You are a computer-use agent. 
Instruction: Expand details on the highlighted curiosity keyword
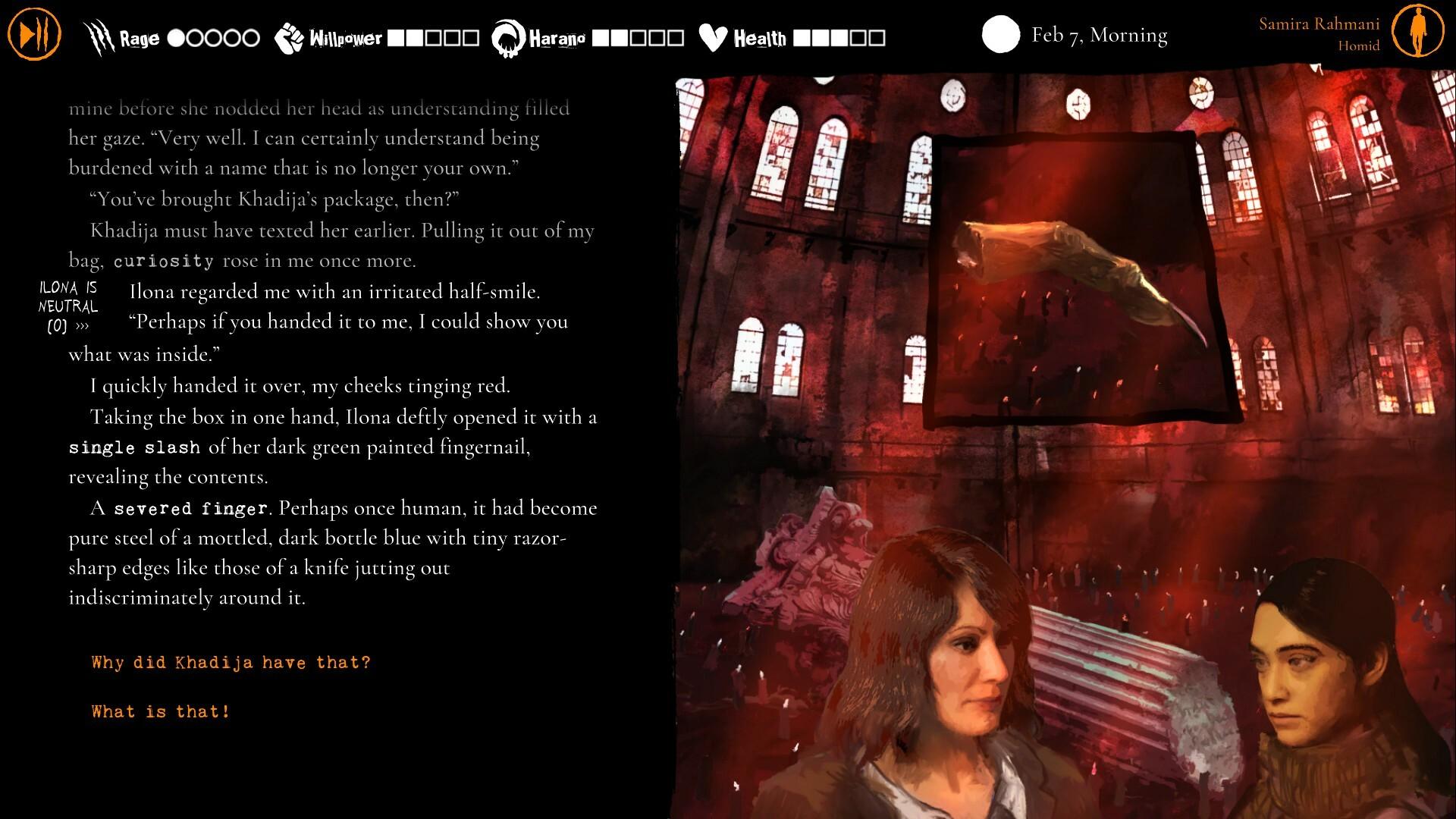point(163,261)
